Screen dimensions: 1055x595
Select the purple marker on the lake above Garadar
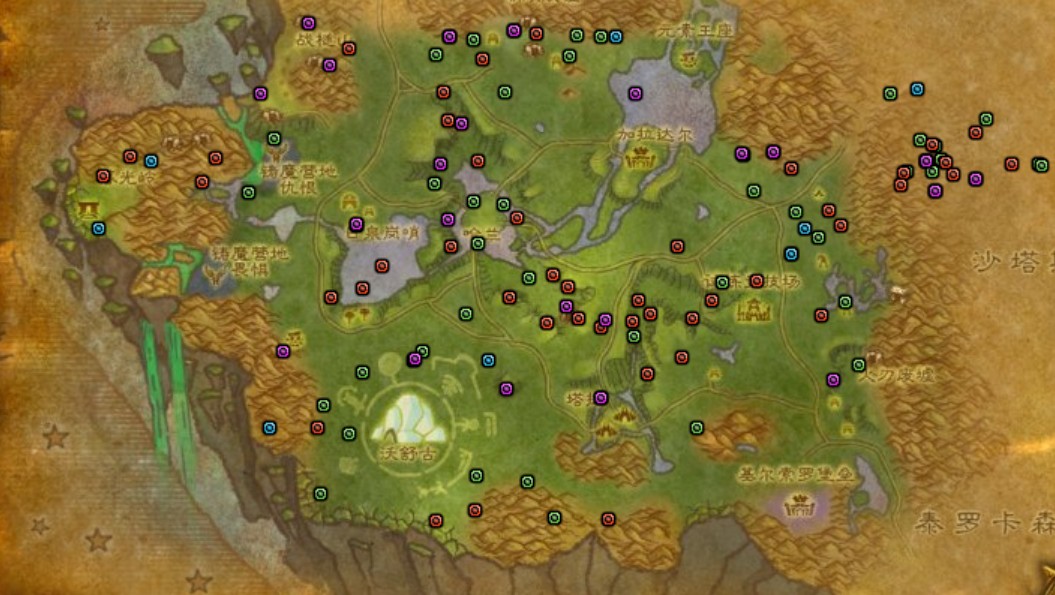[635, 94]
